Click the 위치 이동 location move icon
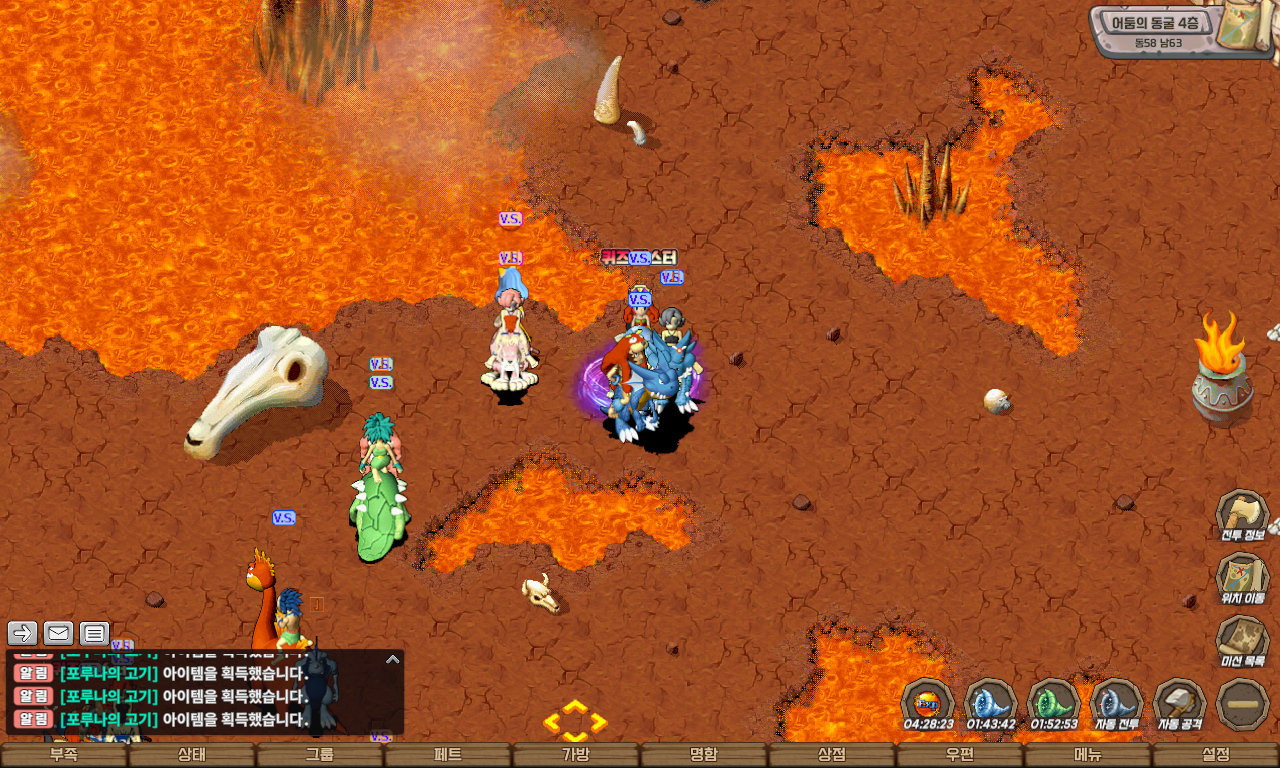This screenshot has height=768, width=1280. (1242, 579)
